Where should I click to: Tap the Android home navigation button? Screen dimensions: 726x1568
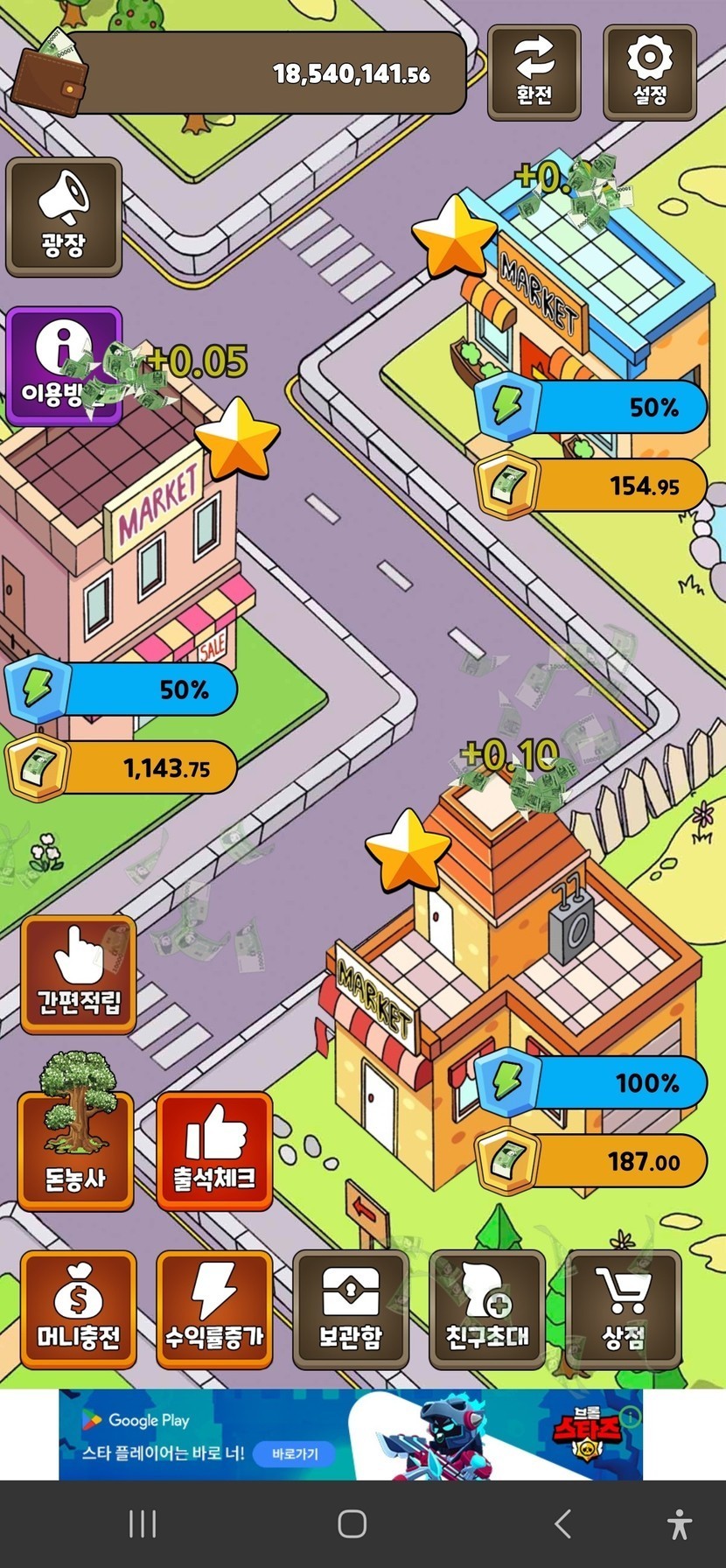[x=352, y=1524]
